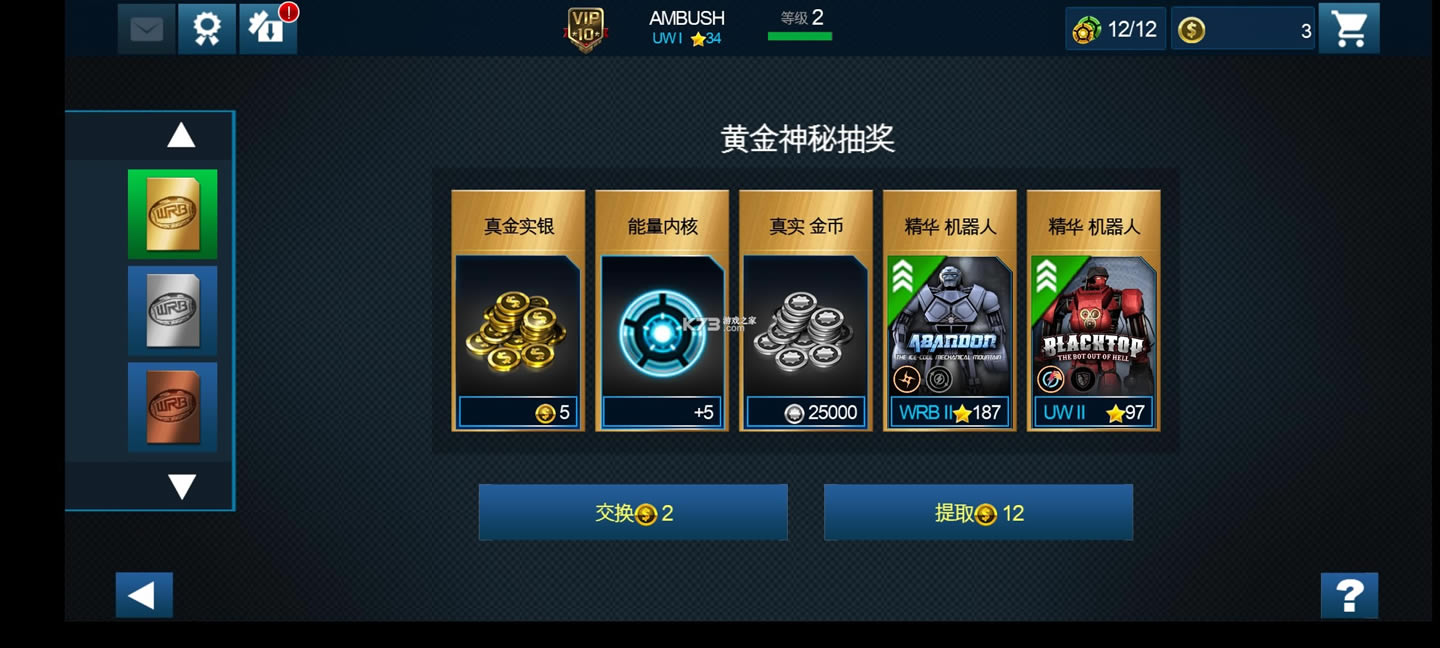Open help with the question mark button

pyautogui.click(x=1349, y=596)
